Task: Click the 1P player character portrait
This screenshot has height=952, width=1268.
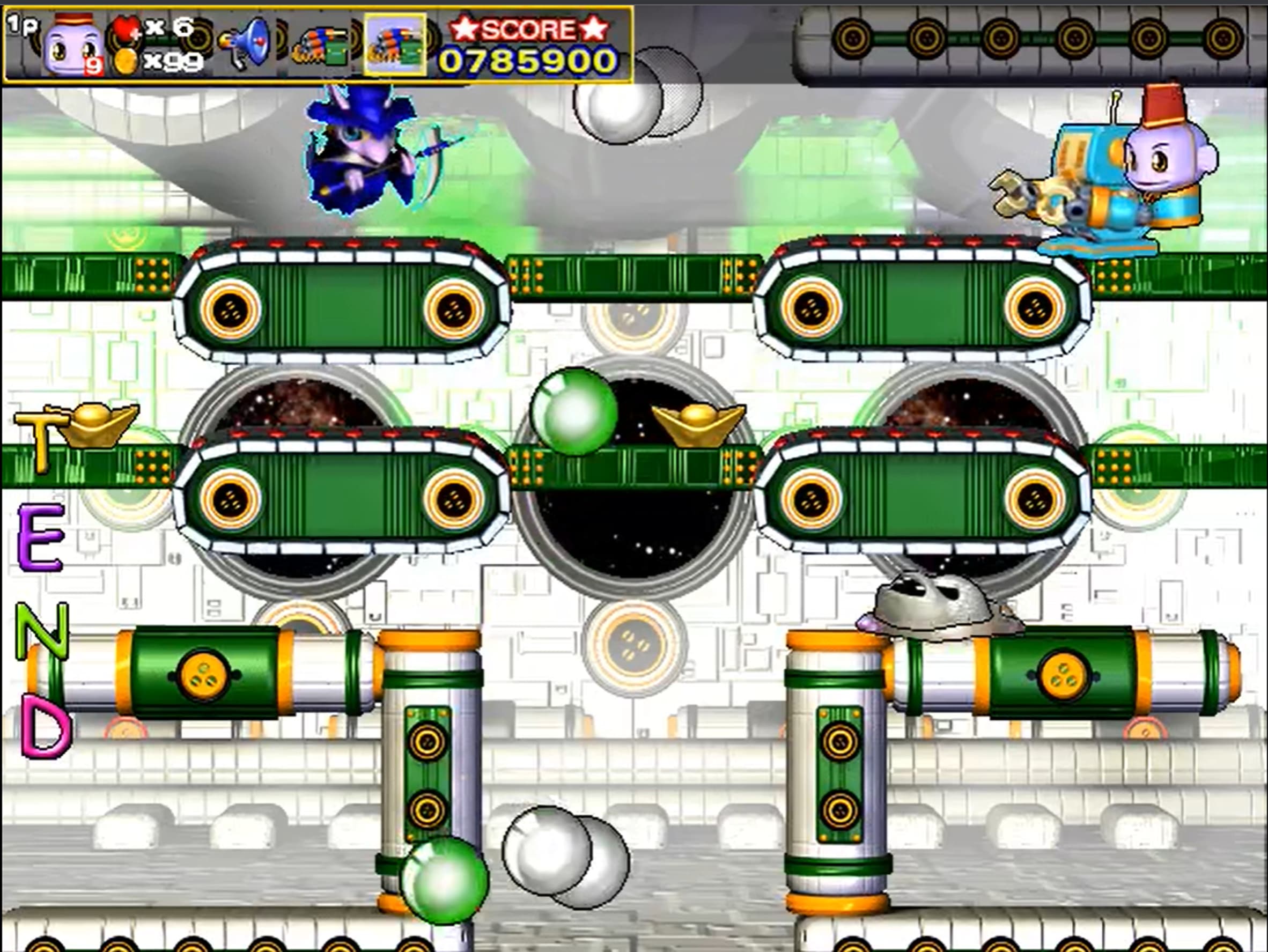Action: (x=73, y=46)
